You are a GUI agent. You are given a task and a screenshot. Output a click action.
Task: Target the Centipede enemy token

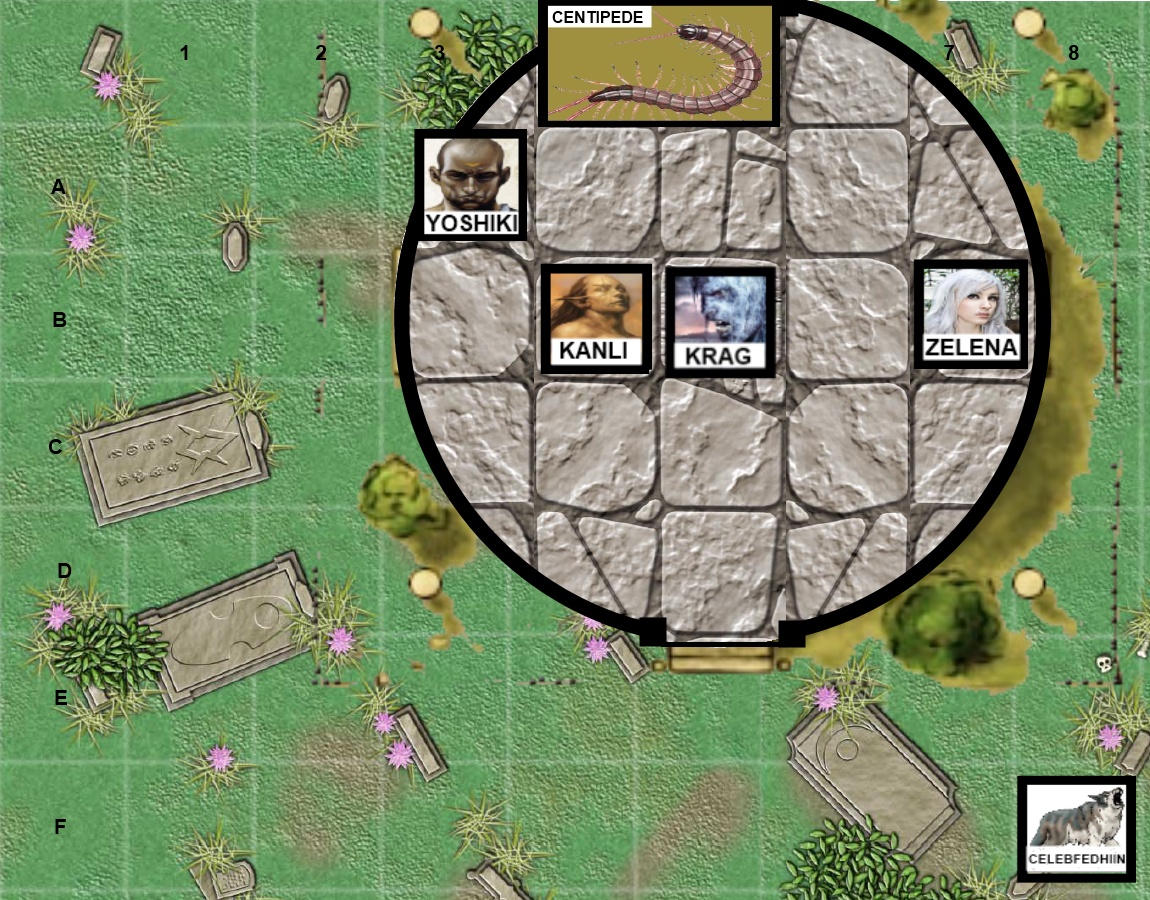click(658, 64)
